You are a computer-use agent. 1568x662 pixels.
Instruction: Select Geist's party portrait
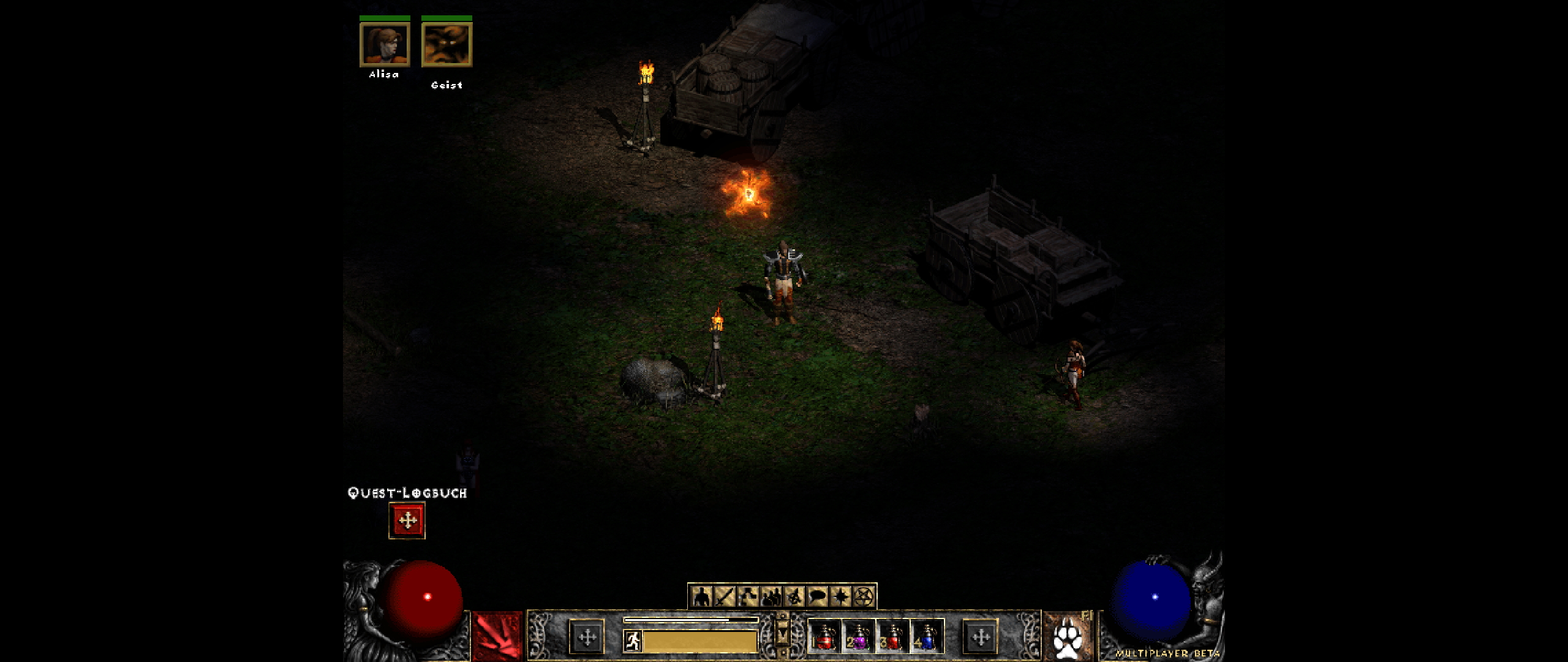(447, 46)
